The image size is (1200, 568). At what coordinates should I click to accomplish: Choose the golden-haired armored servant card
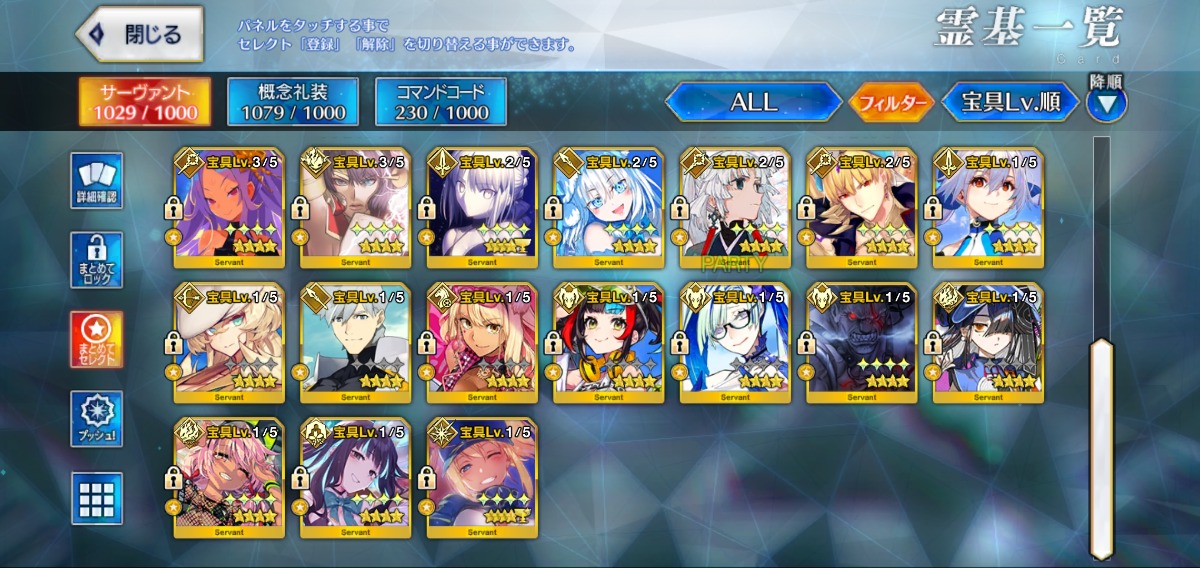coord(861,208)
